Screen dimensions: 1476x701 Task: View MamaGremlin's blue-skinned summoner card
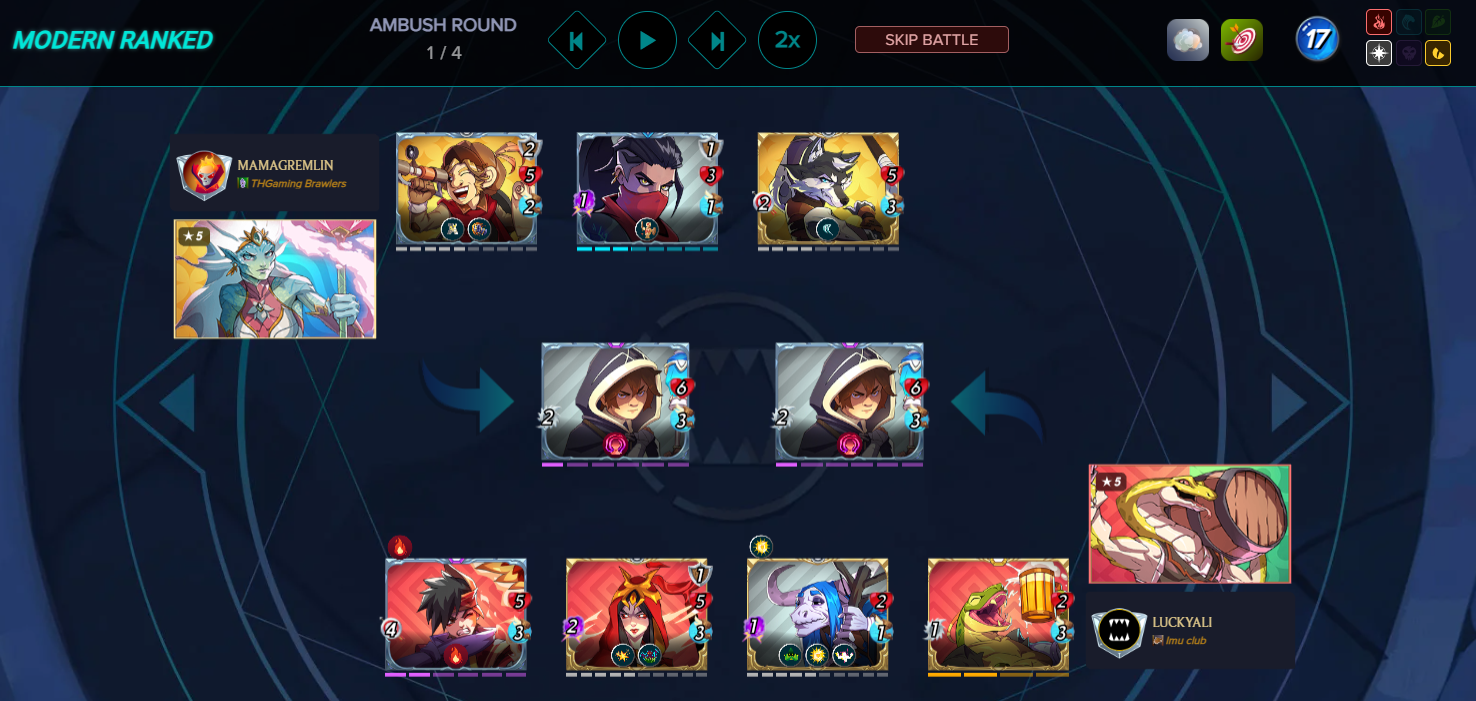point(275,279)
